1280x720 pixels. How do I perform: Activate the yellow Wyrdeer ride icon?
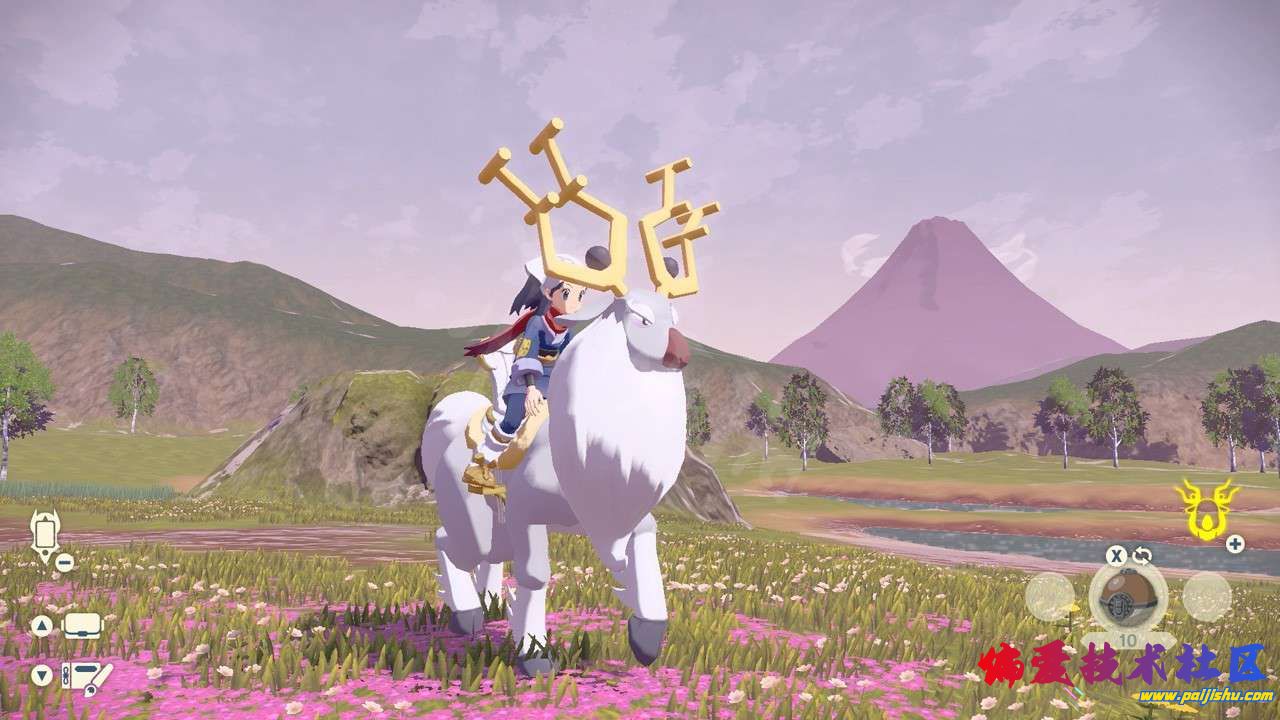[x=1205, y=507]
